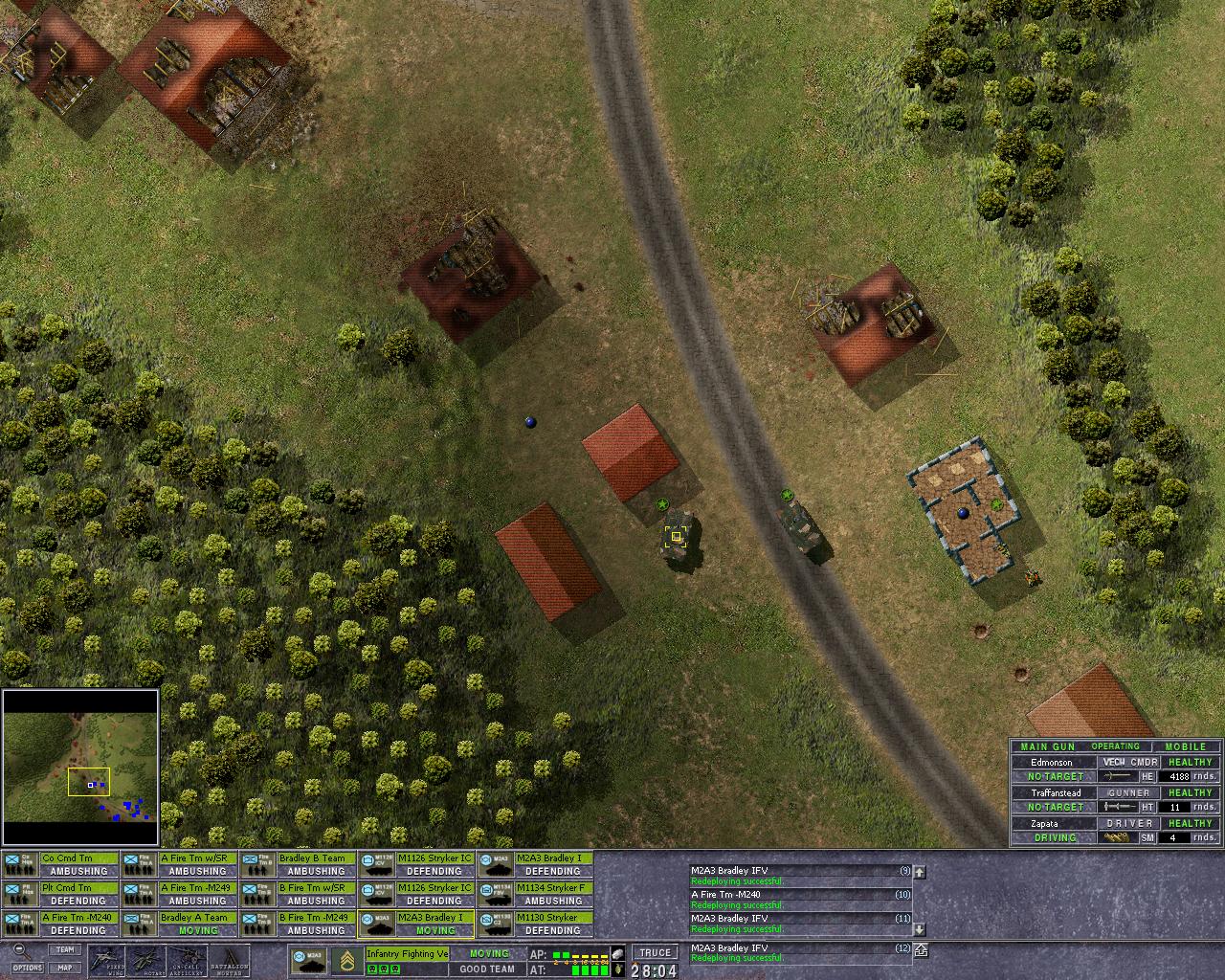Request Rotary helicopter support
This screenshot has height=980, width=1225.
tap(147, 961)
